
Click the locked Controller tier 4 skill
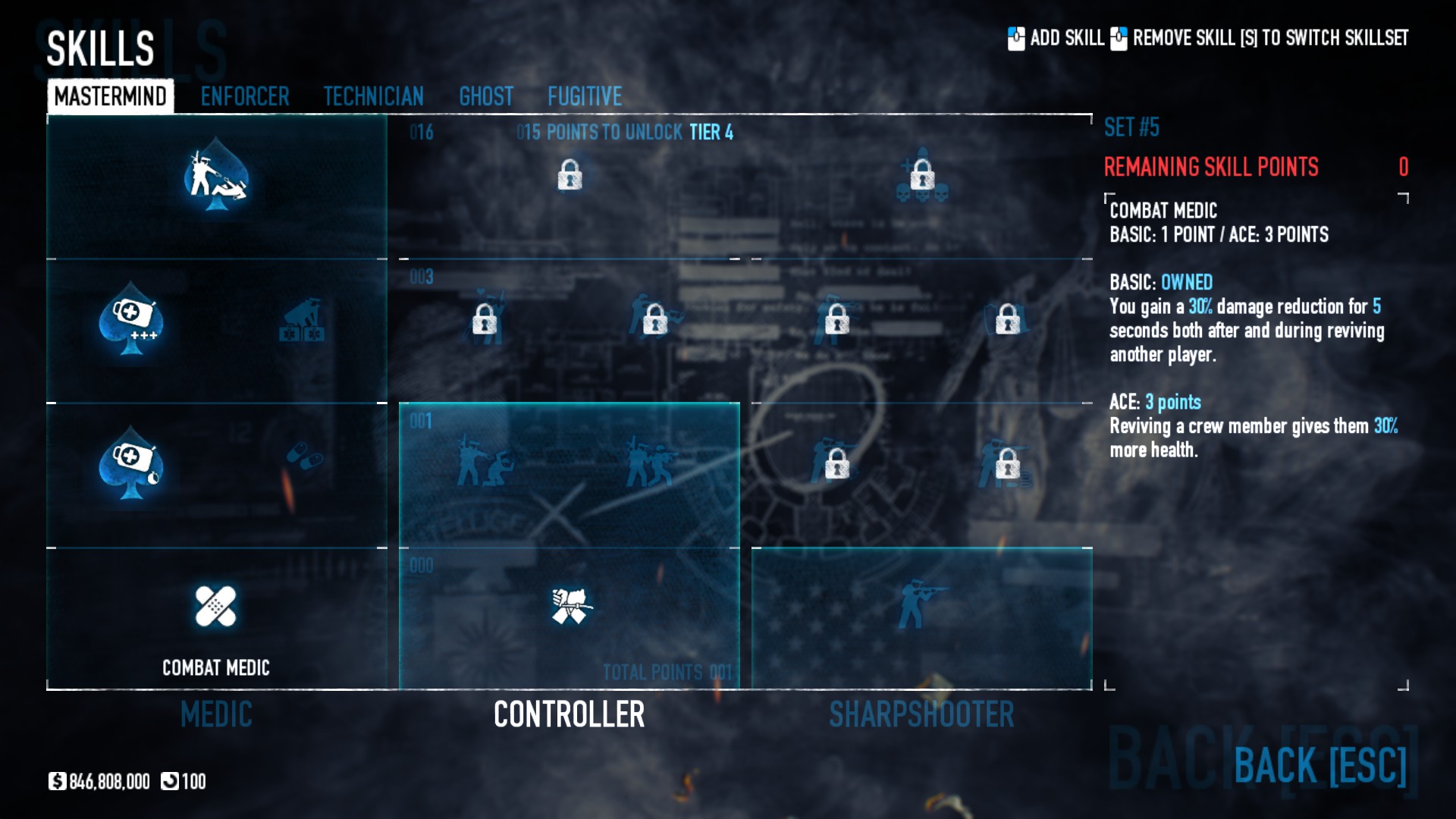(570, 175)
